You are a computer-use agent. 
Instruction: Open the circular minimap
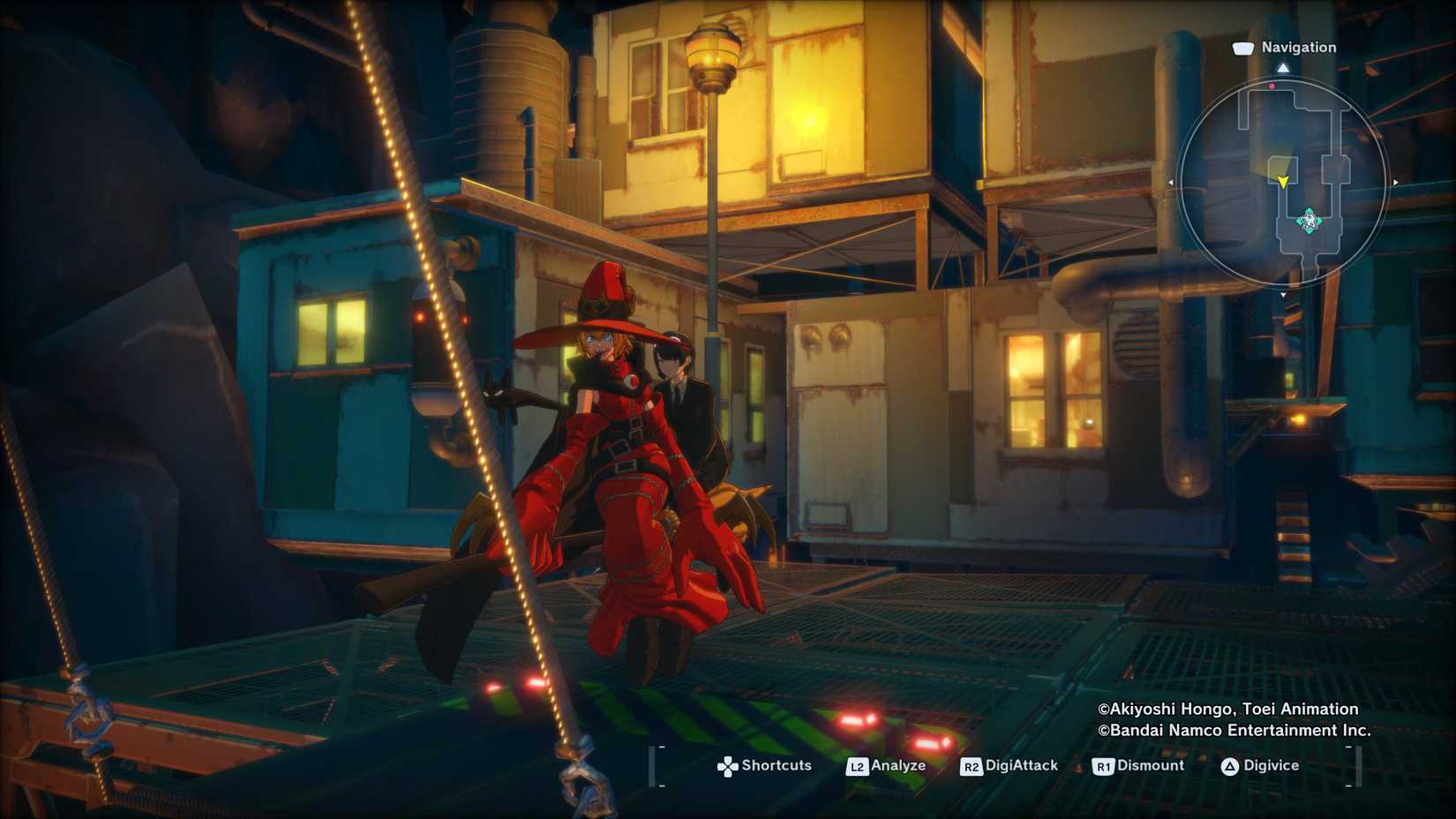[1283, 183]
